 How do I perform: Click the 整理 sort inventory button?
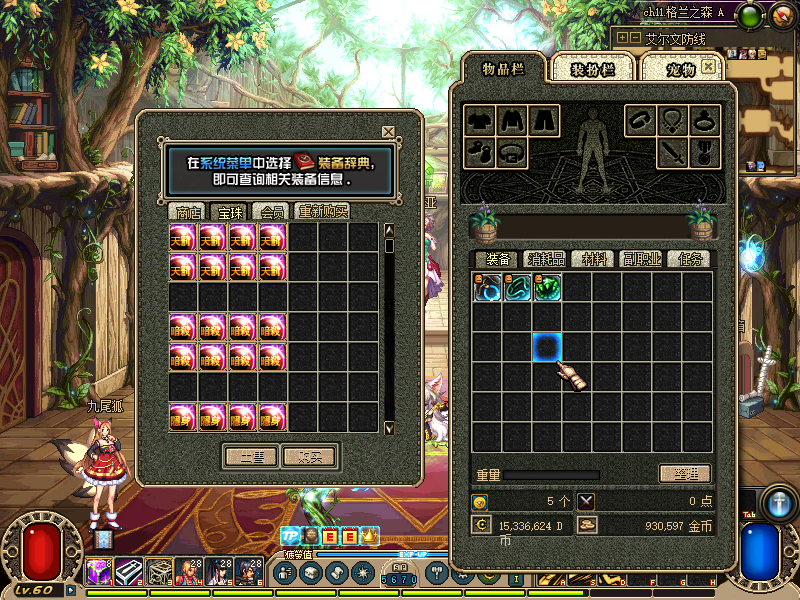[x=684, y=474]
